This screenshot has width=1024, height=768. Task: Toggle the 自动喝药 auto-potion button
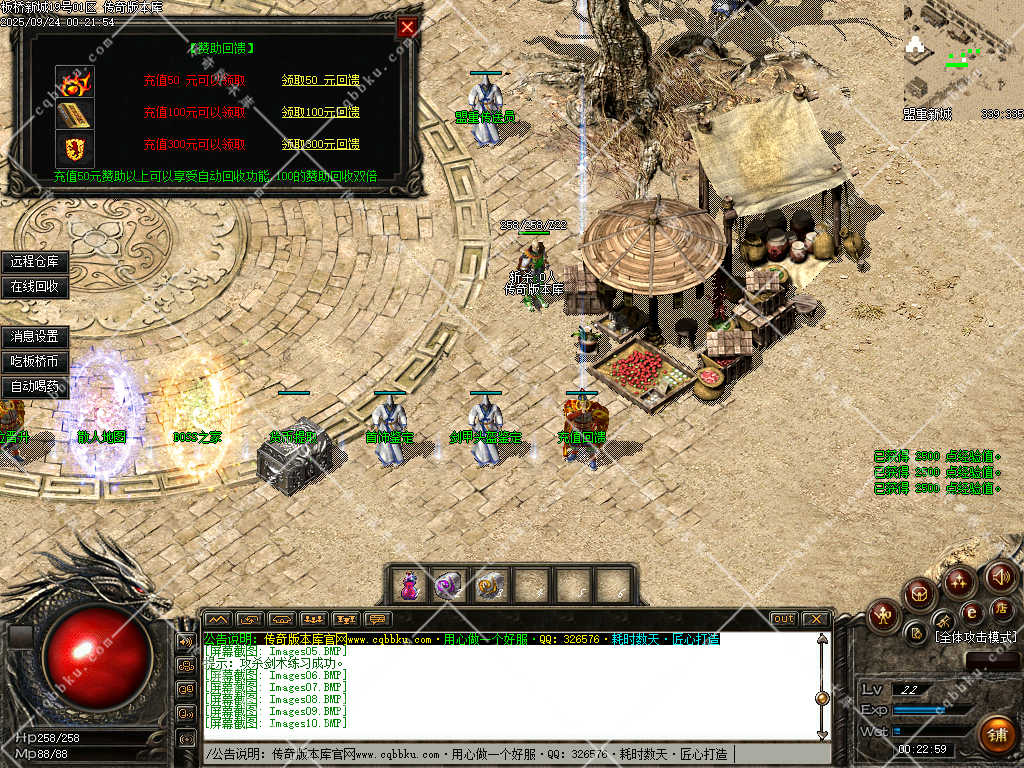(35, 387)
